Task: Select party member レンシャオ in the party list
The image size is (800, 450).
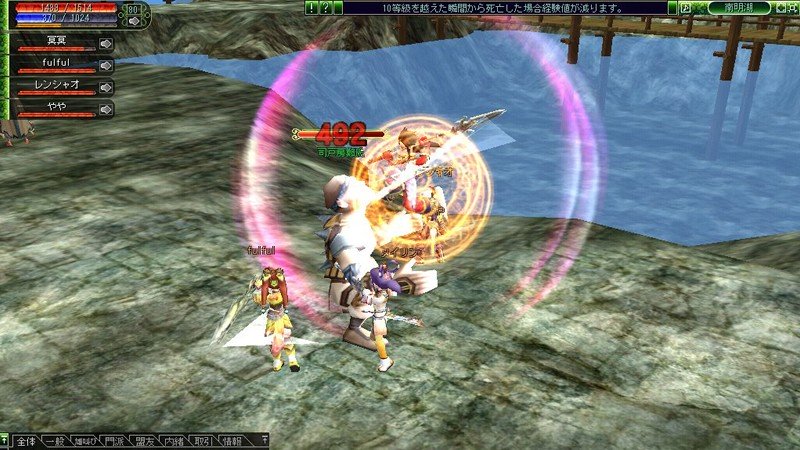Action: click(56, 87)
